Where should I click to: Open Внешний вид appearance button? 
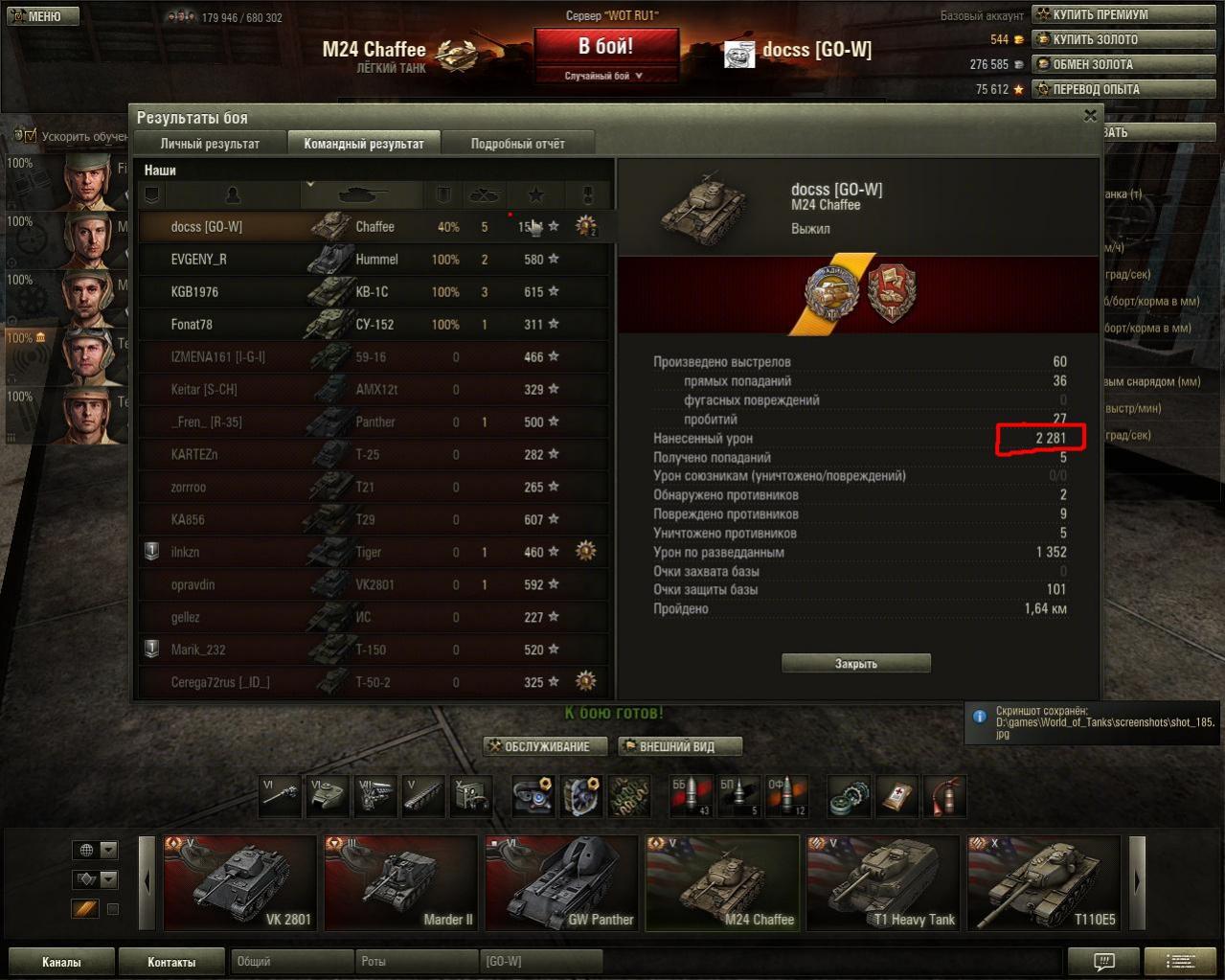point(678,746)
